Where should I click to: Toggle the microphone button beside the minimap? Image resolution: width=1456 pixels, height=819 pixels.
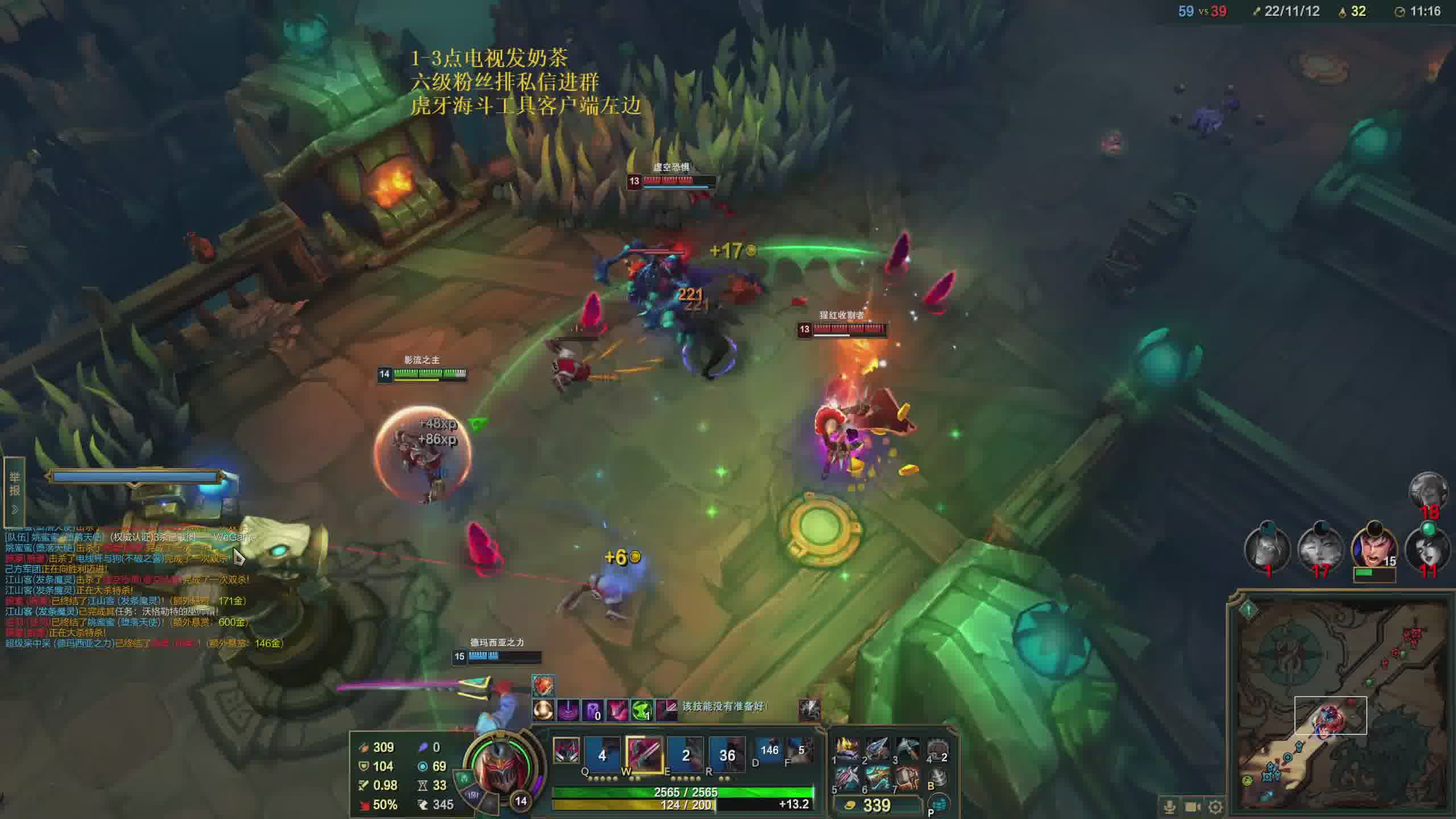(x=1169, y=806)
